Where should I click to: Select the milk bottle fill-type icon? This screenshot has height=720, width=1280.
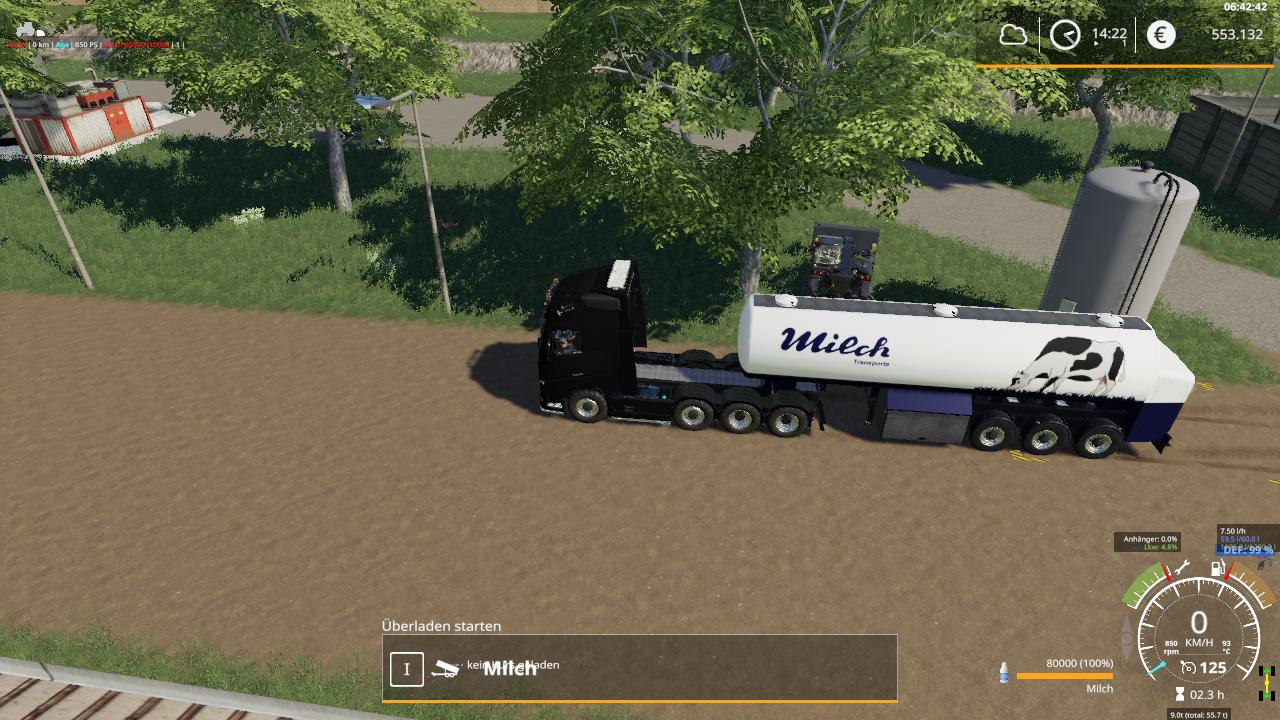[x=1004, y=674]
